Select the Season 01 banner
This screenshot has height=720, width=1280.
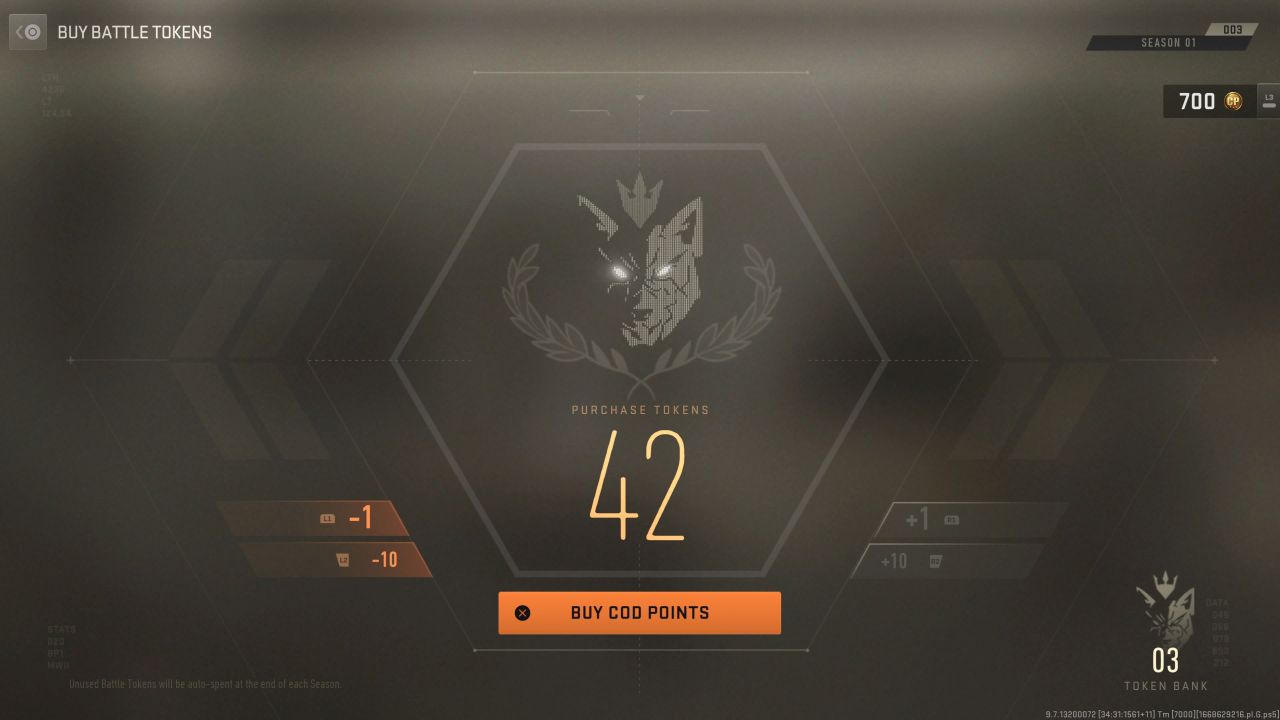[x=1168, y=44]
